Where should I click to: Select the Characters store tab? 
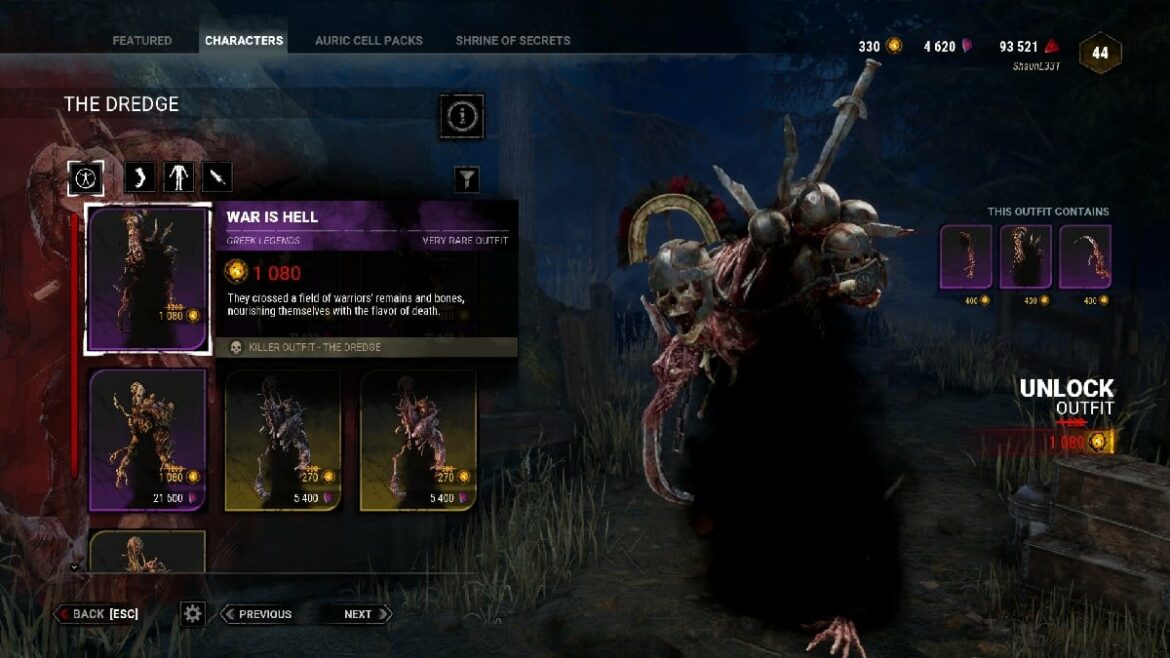[244, 41]
